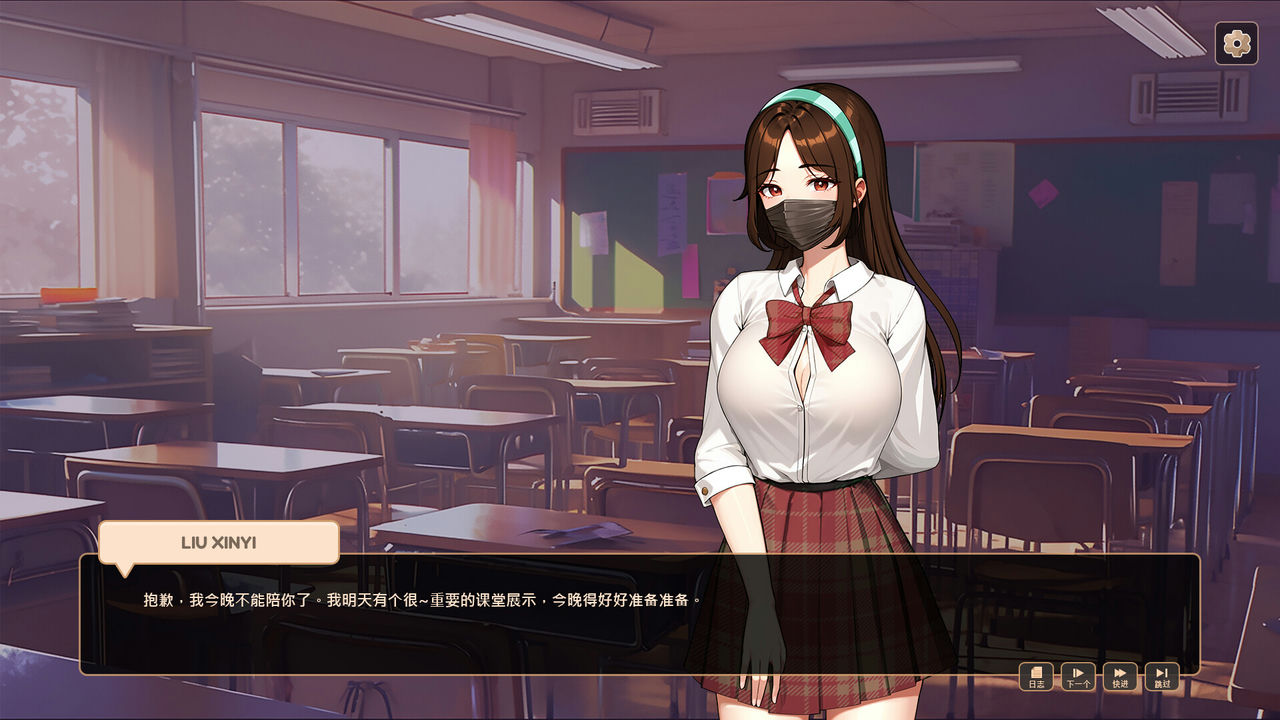Open the settings gear icon
Screen dimensions: 1280x720
tap(1237, 44)
